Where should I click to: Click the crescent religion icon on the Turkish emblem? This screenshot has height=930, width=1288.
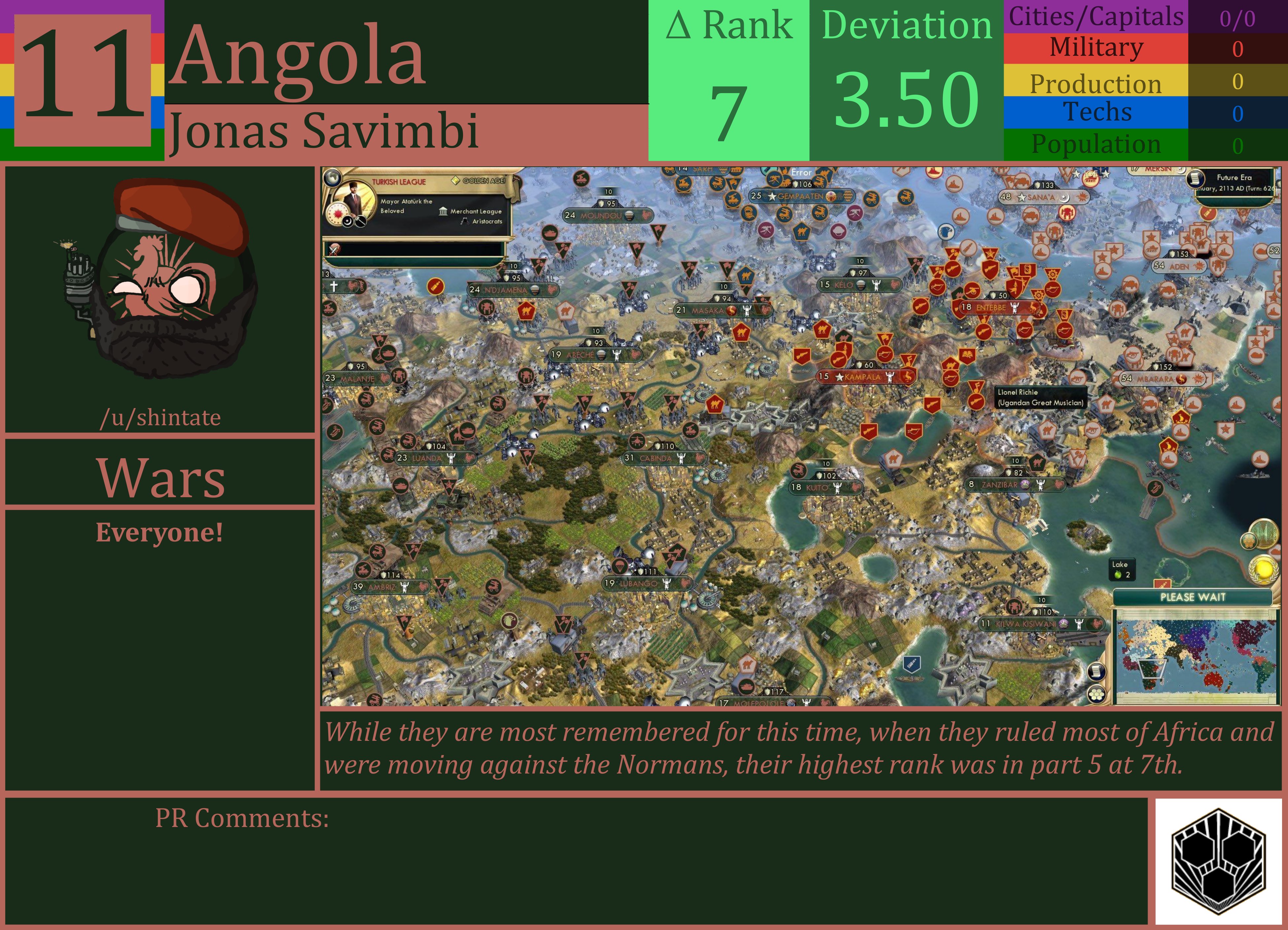347,222
